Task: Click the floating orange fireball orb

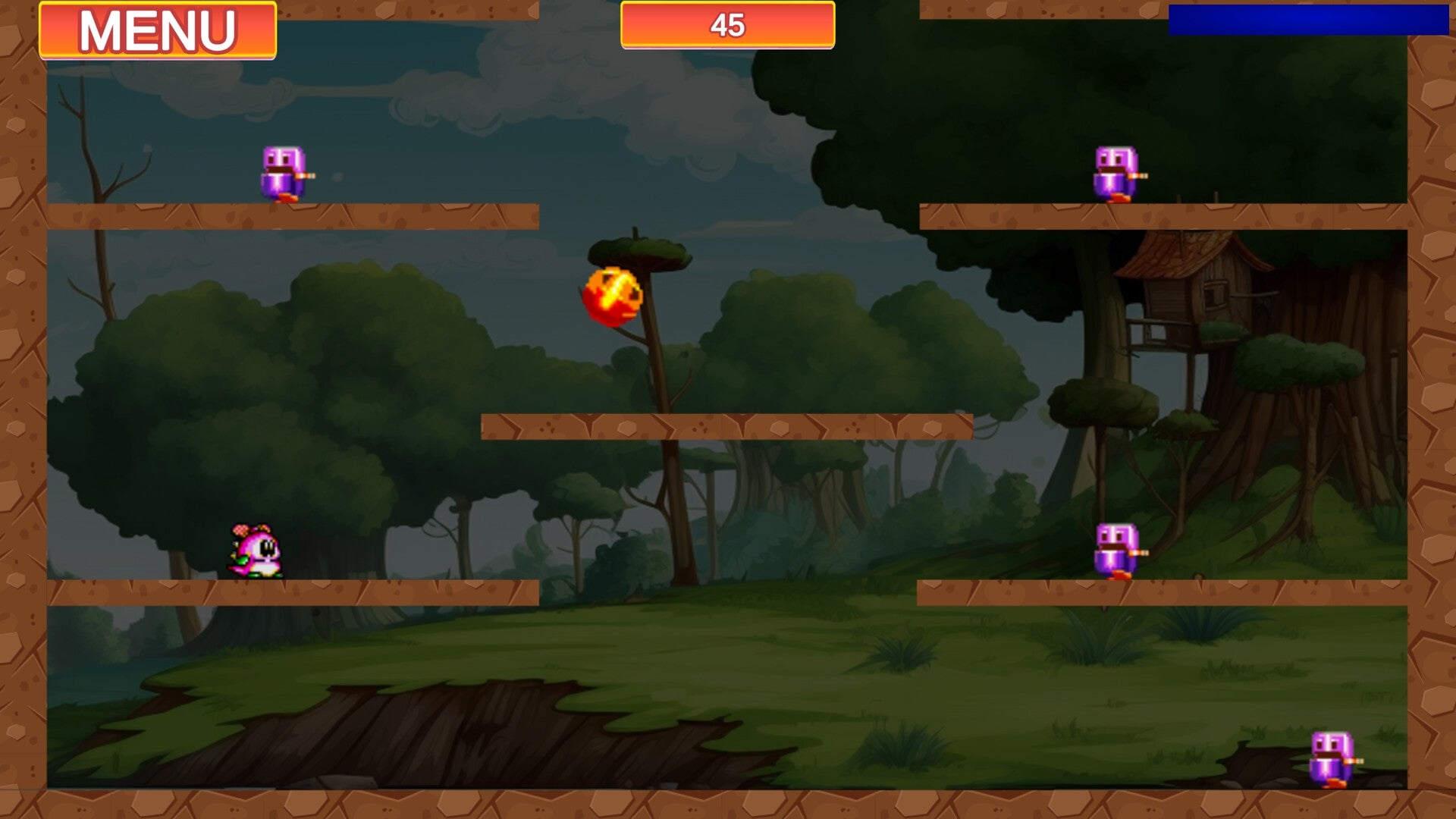Action: pos(614,296)
